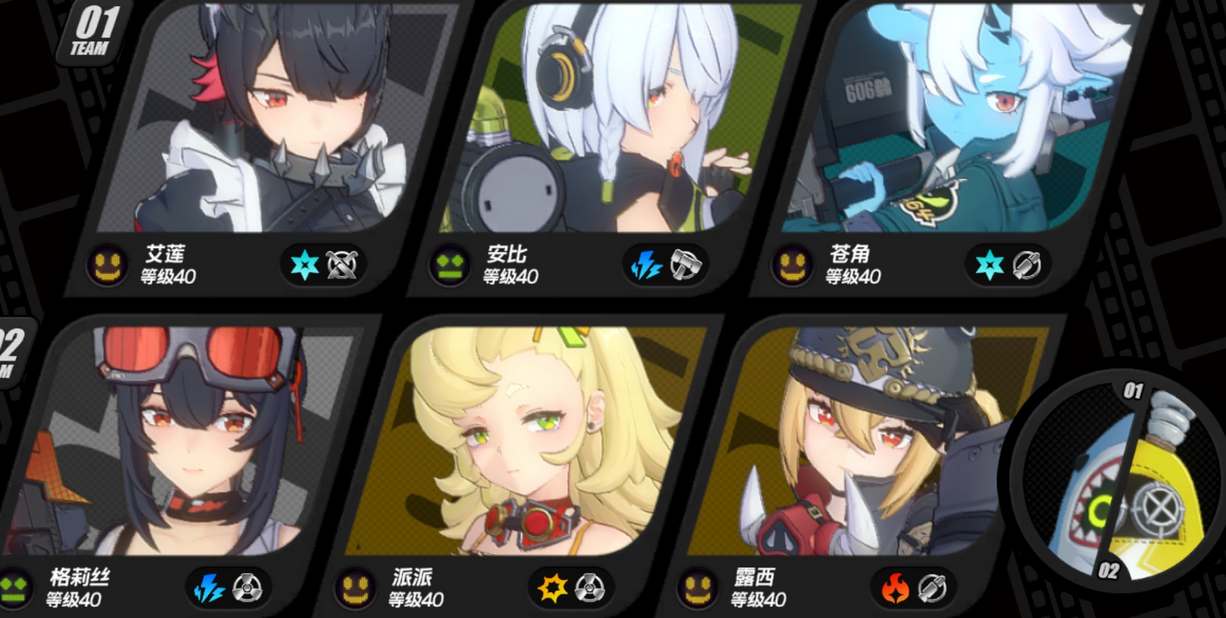Click 艾莲's ice attribute icons
This screenshot has height=618, width=1226.
pos(324,265)
